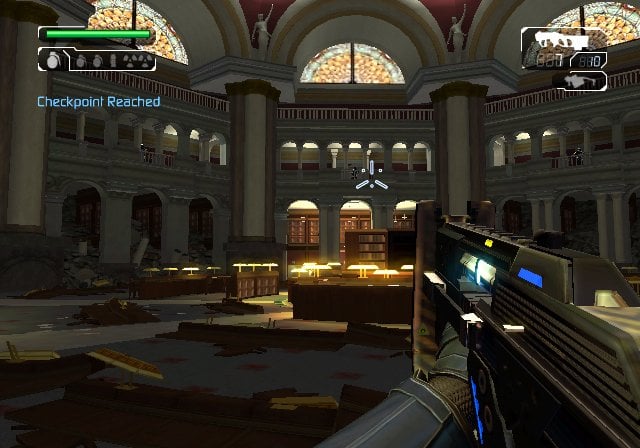This screenshot has height=448, width=640.
Task: Choose the cylindrical canister grenade icon
Action: pos(112,61)
